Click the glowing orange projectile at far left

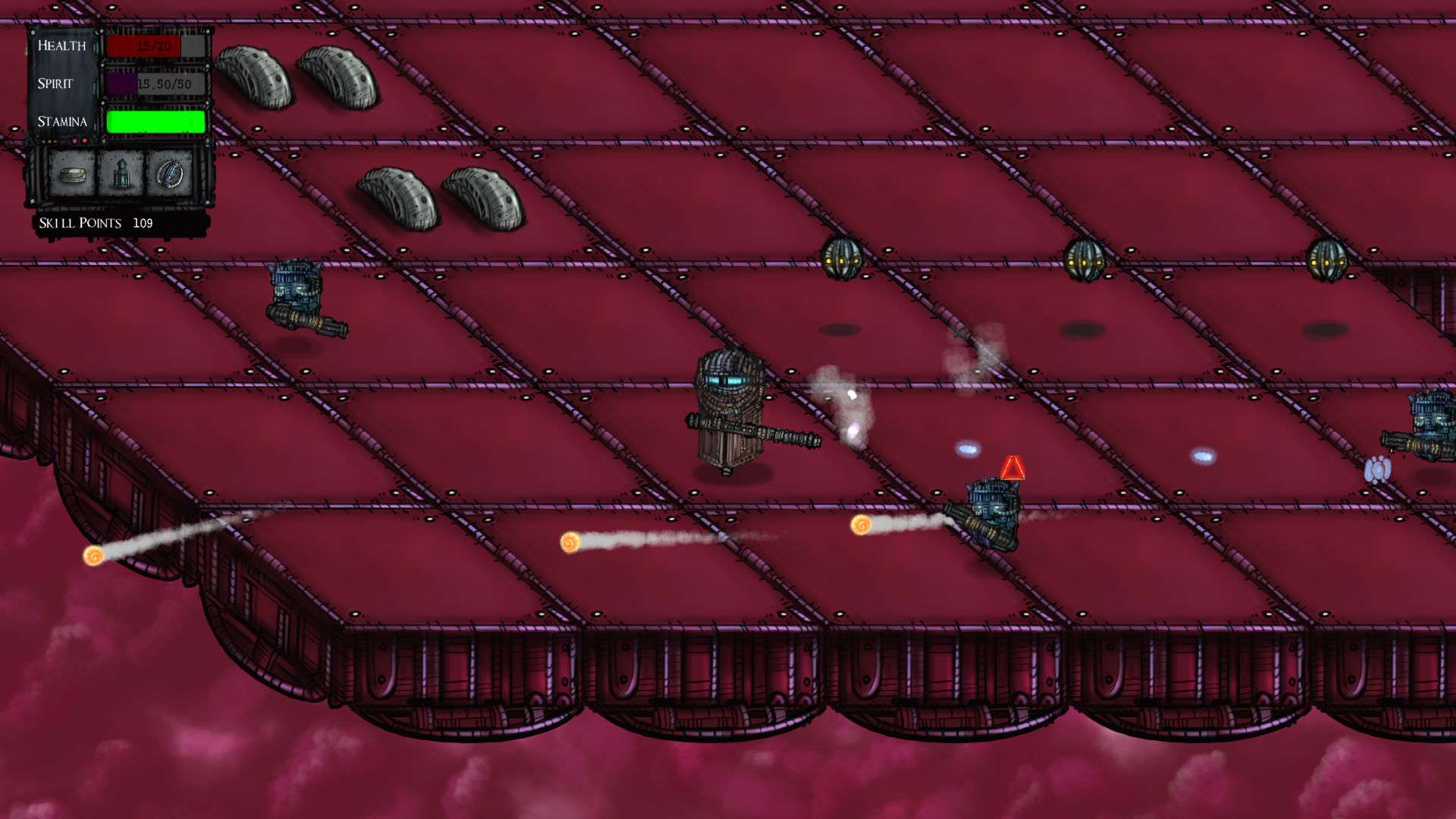[94, 557]
